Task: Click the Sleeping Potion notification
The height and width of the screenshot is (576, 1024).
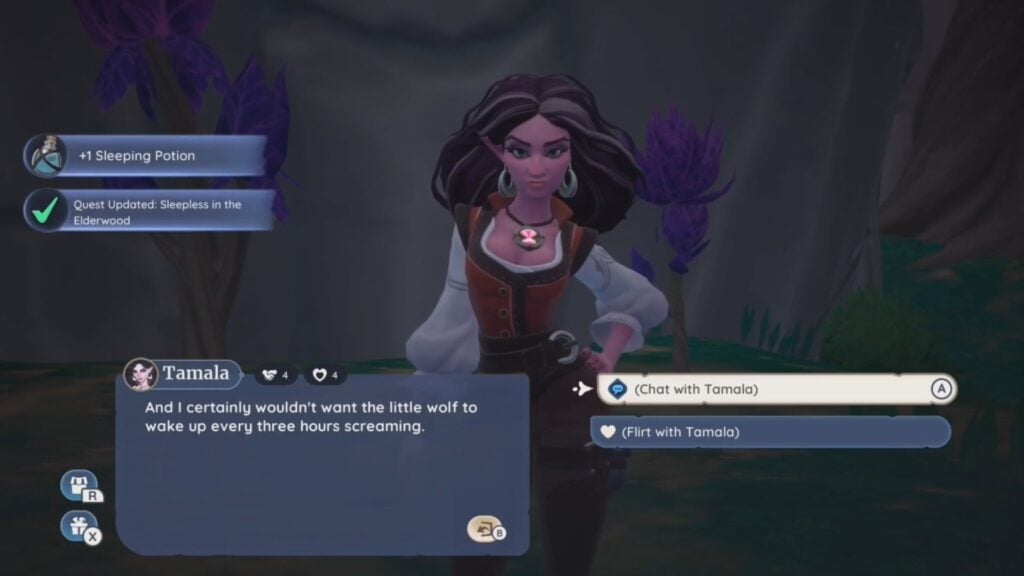Action: click(x=147, y=156)
